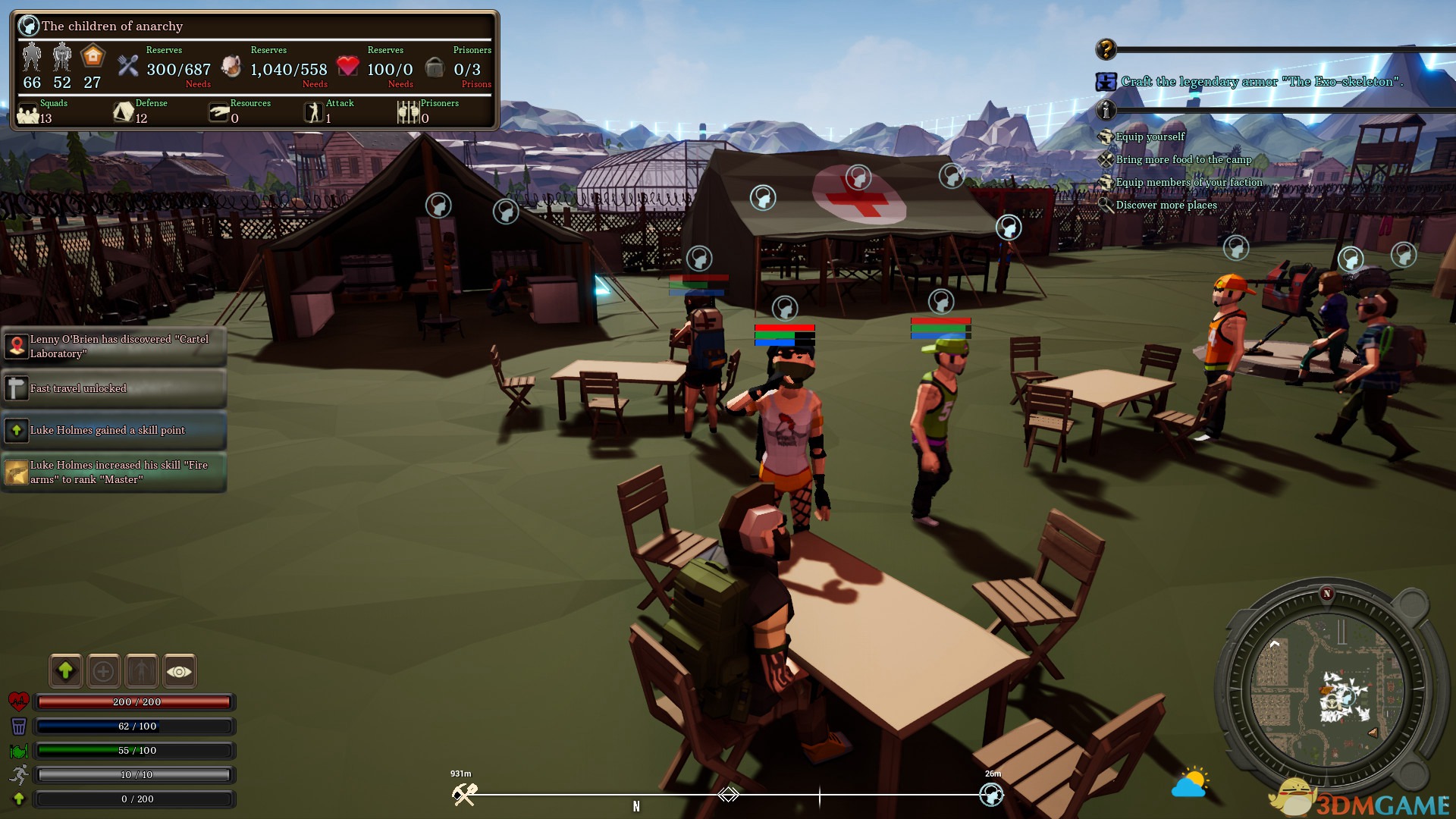Select the circled plus button
Image resolution: width=1456 pixels, height=819 pixels.
pyautogui.click(x=104, y=671)
